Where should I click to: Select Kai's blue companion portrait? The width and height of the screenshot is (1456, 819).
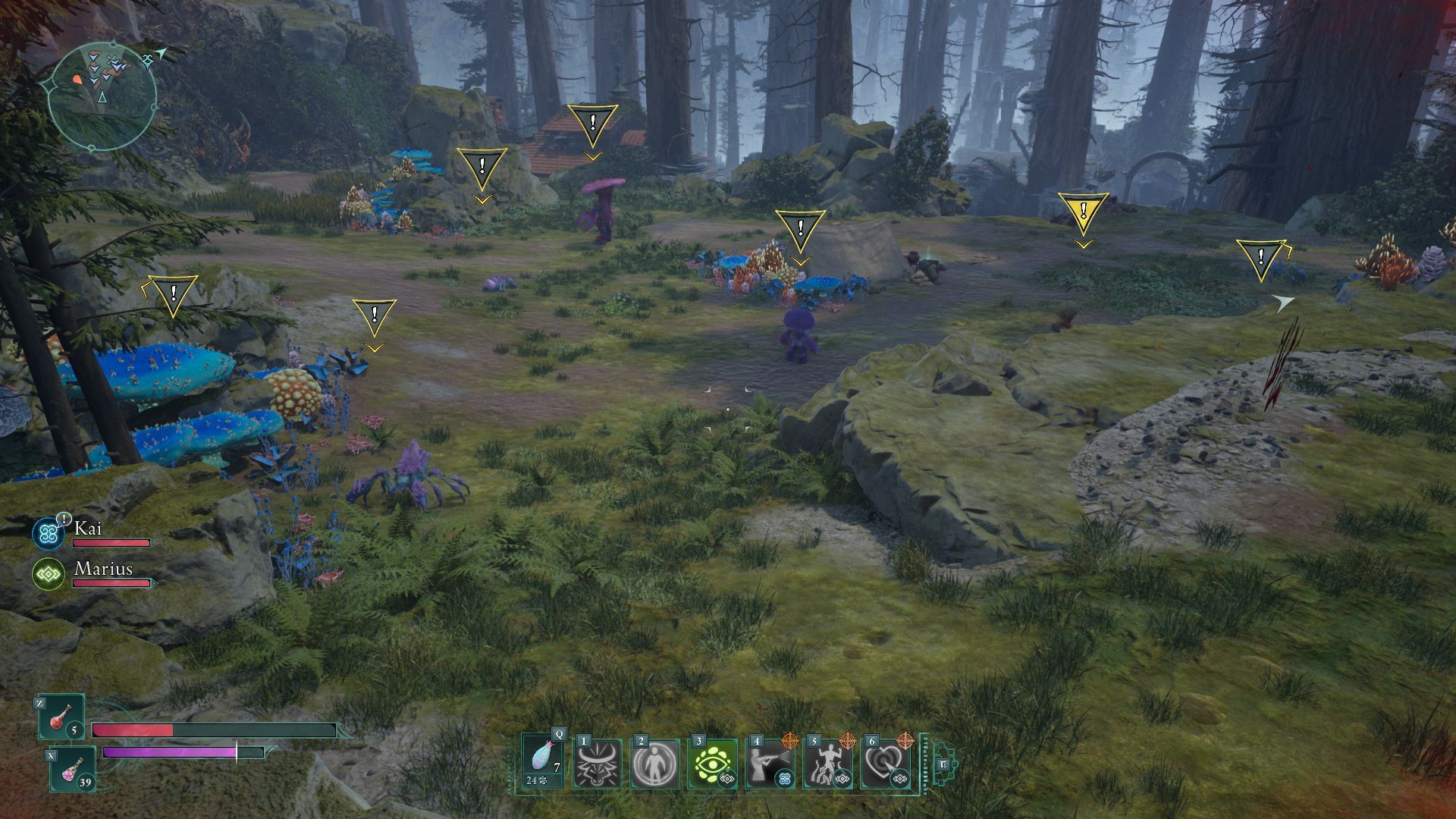pyautogui.click(x=49, y=534)
